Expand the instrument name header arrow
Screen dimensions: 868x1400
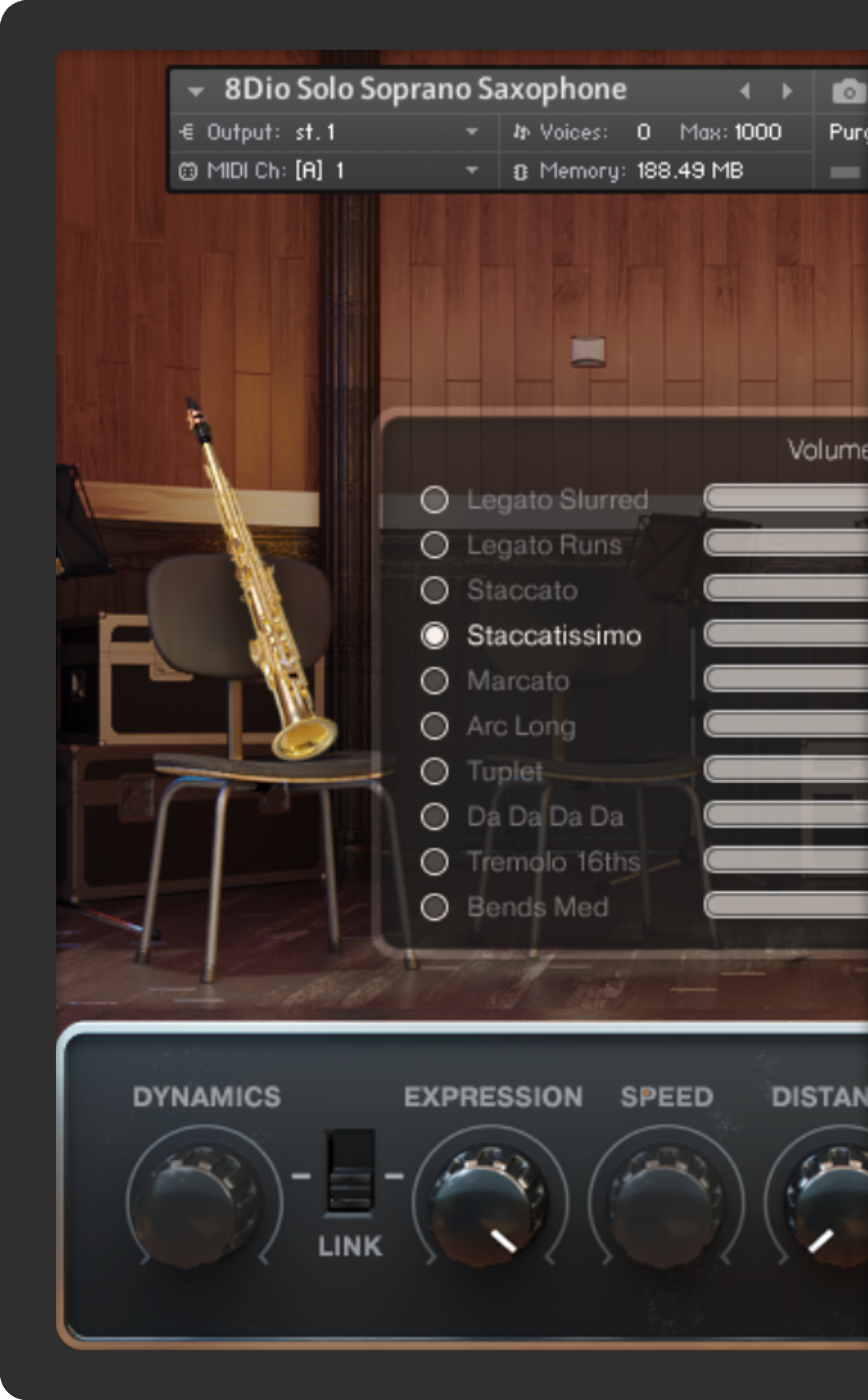point(196,92)
